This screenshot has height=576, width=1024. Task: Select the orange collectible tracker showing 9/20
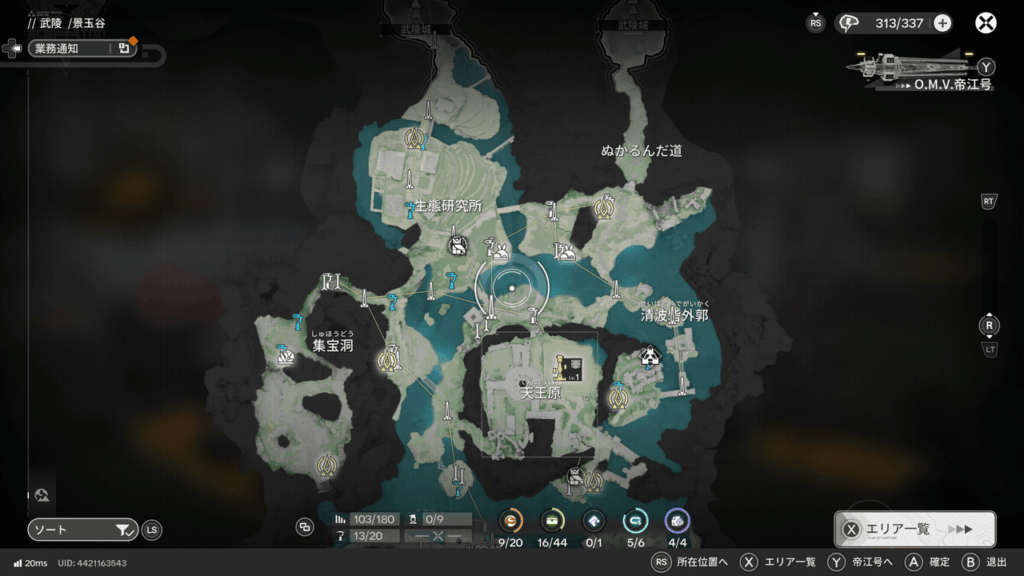tap(511, 521)
